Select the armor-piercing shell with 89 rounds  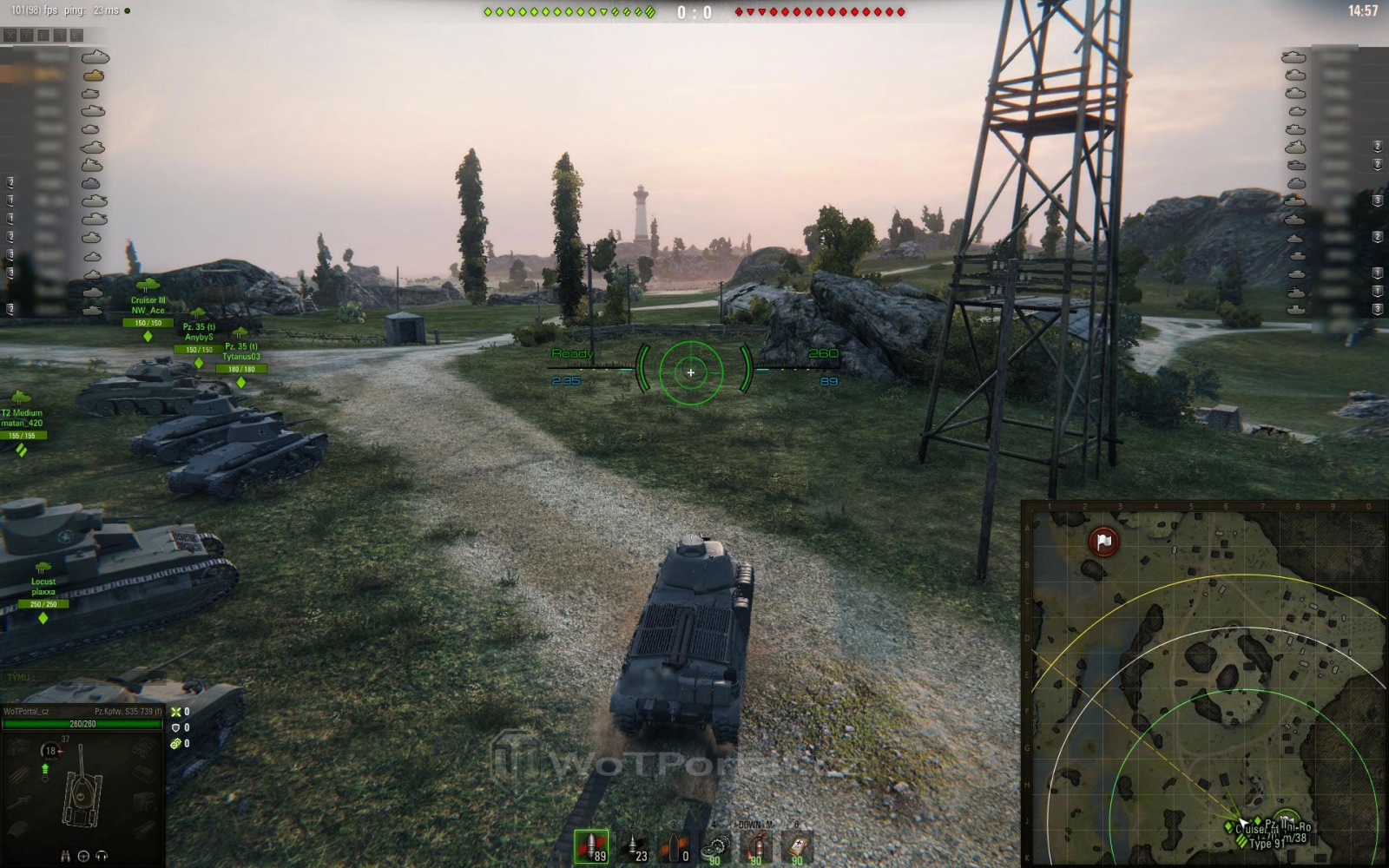point(591,846)
